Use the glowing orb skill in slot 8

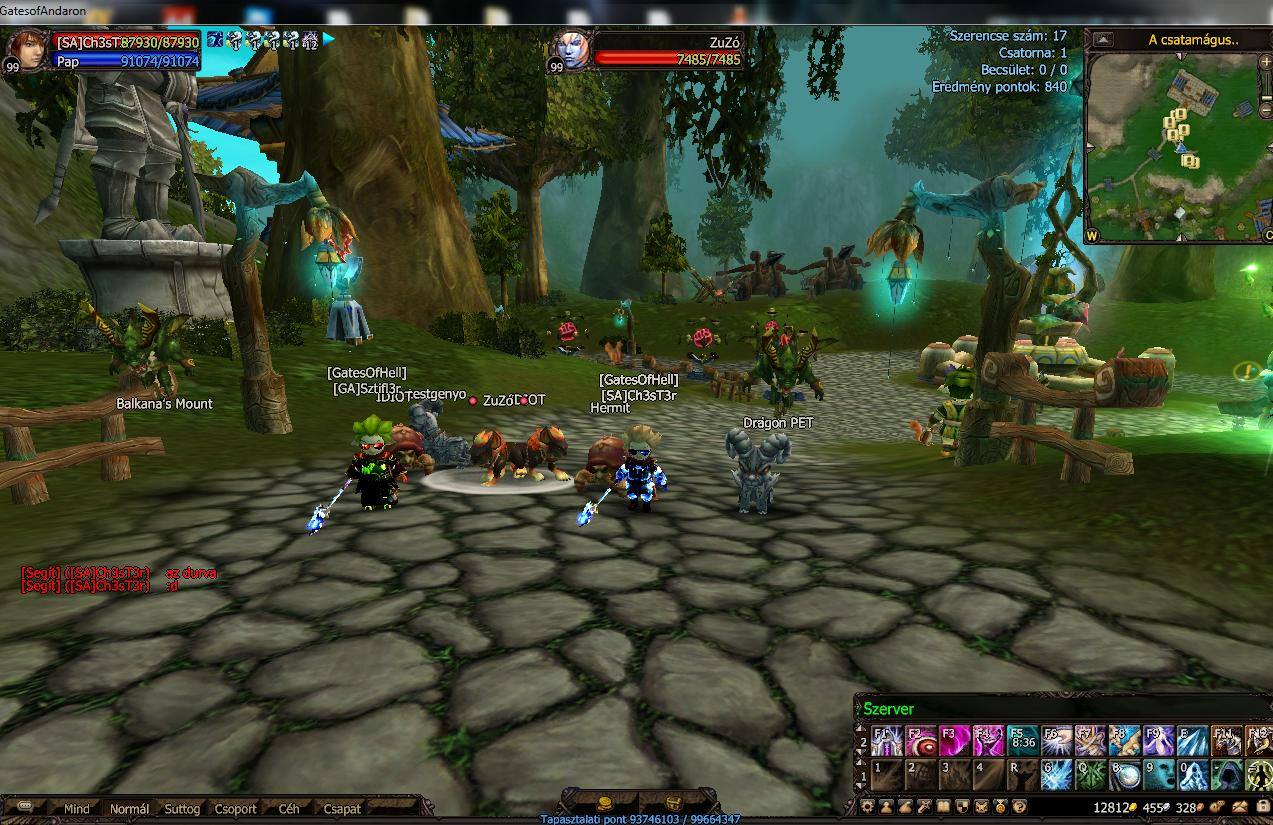click(1125, 775)
